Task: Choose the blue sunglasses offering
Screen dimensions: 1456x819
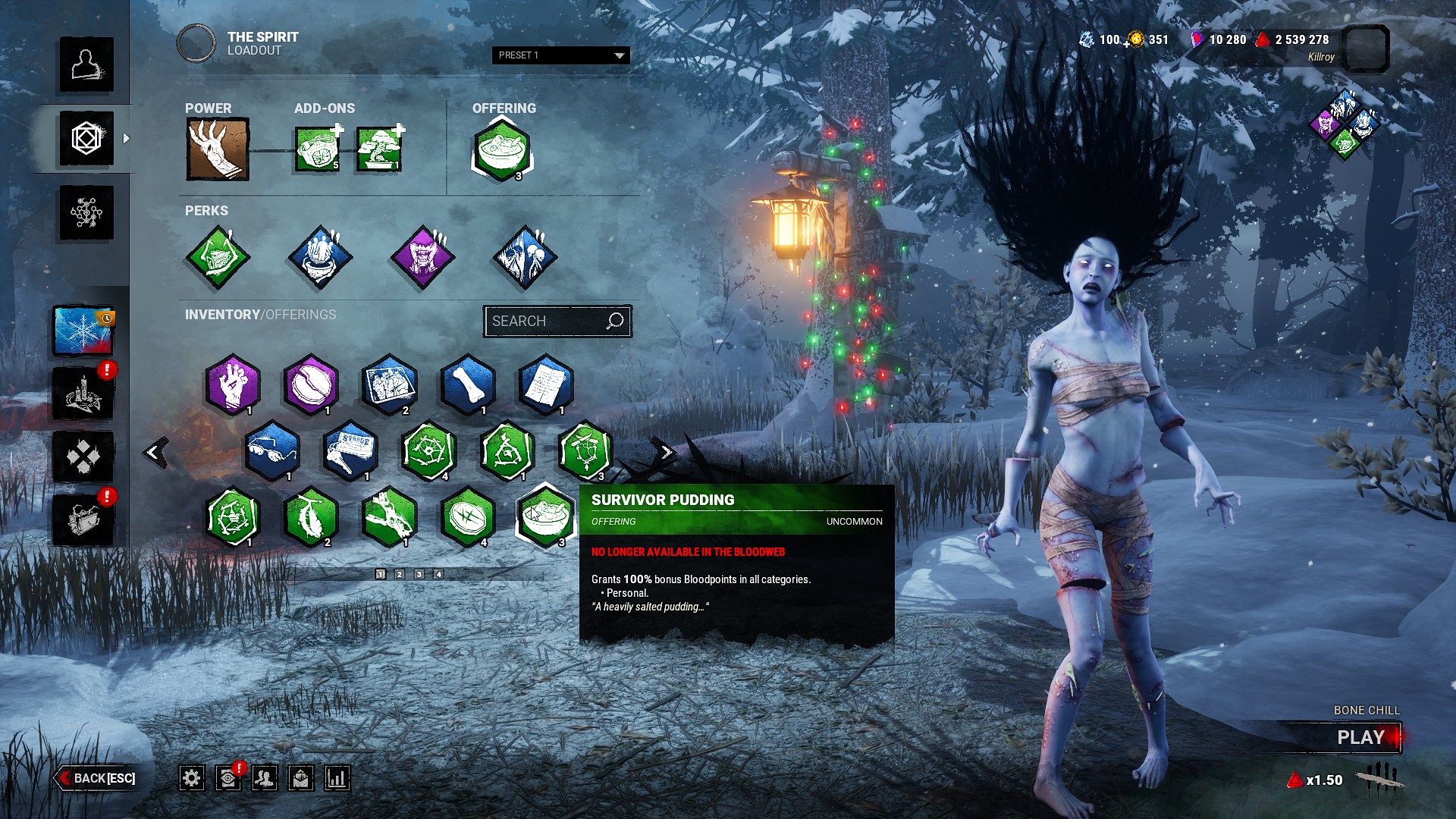Action: pyautogui.click(x=272, y=450)
